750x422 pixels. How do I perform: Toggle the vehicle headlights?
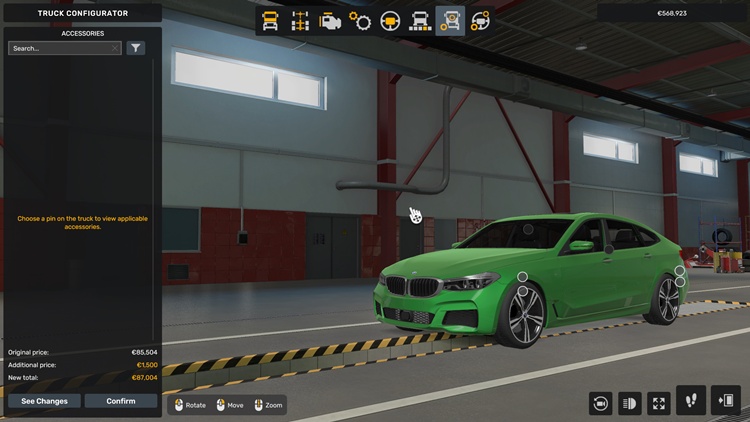click(630, 402)
